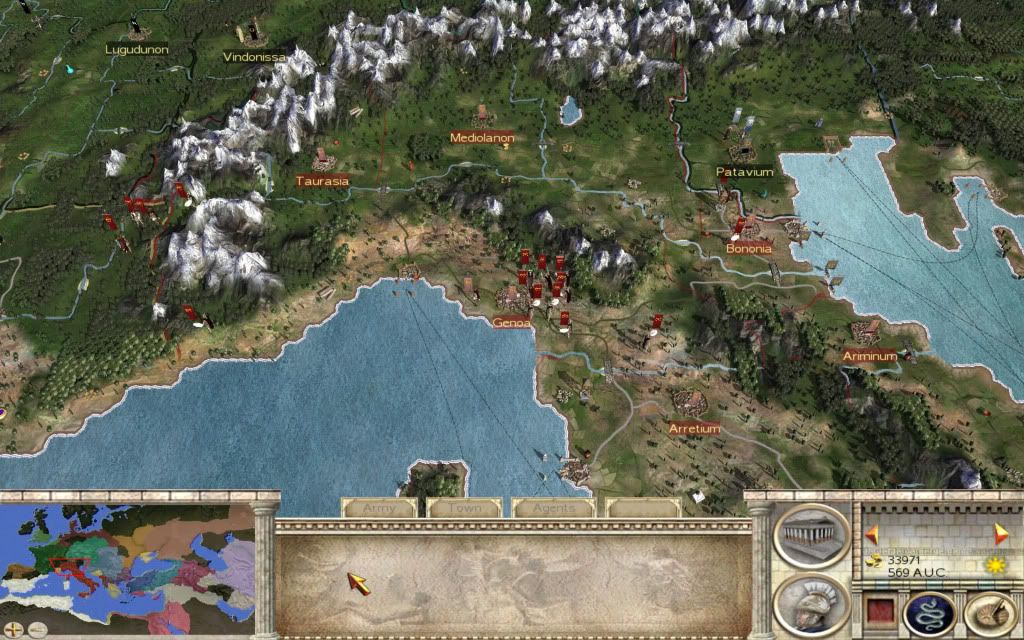
Task: Open faction overview via the snake emblem
Action: [x=930, y=611]
